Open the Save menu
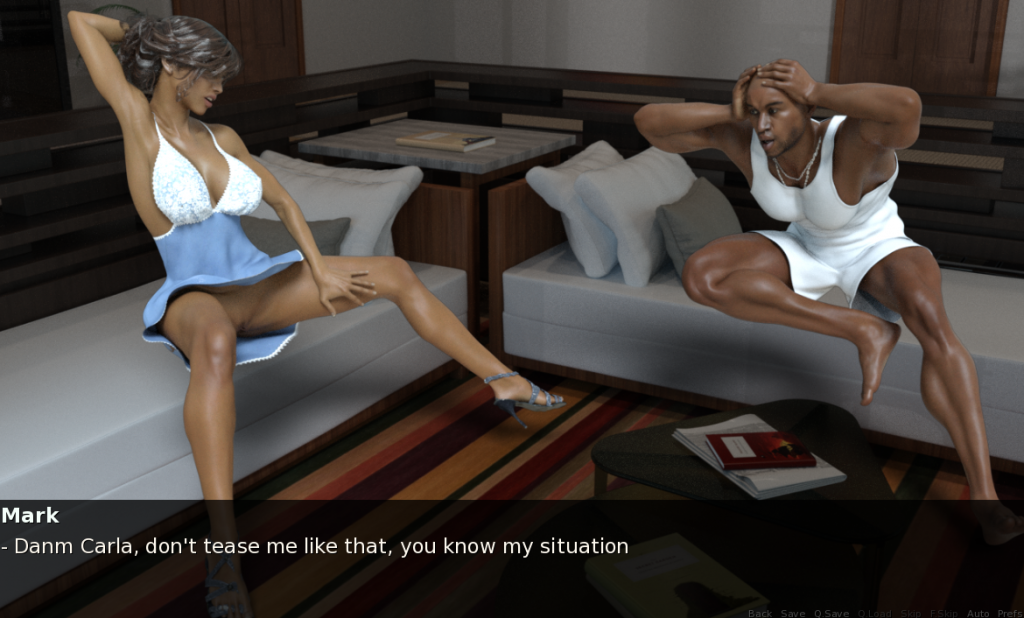Image resolution: width=1024 pixels, height=618 pixels. tap(793, 613)
